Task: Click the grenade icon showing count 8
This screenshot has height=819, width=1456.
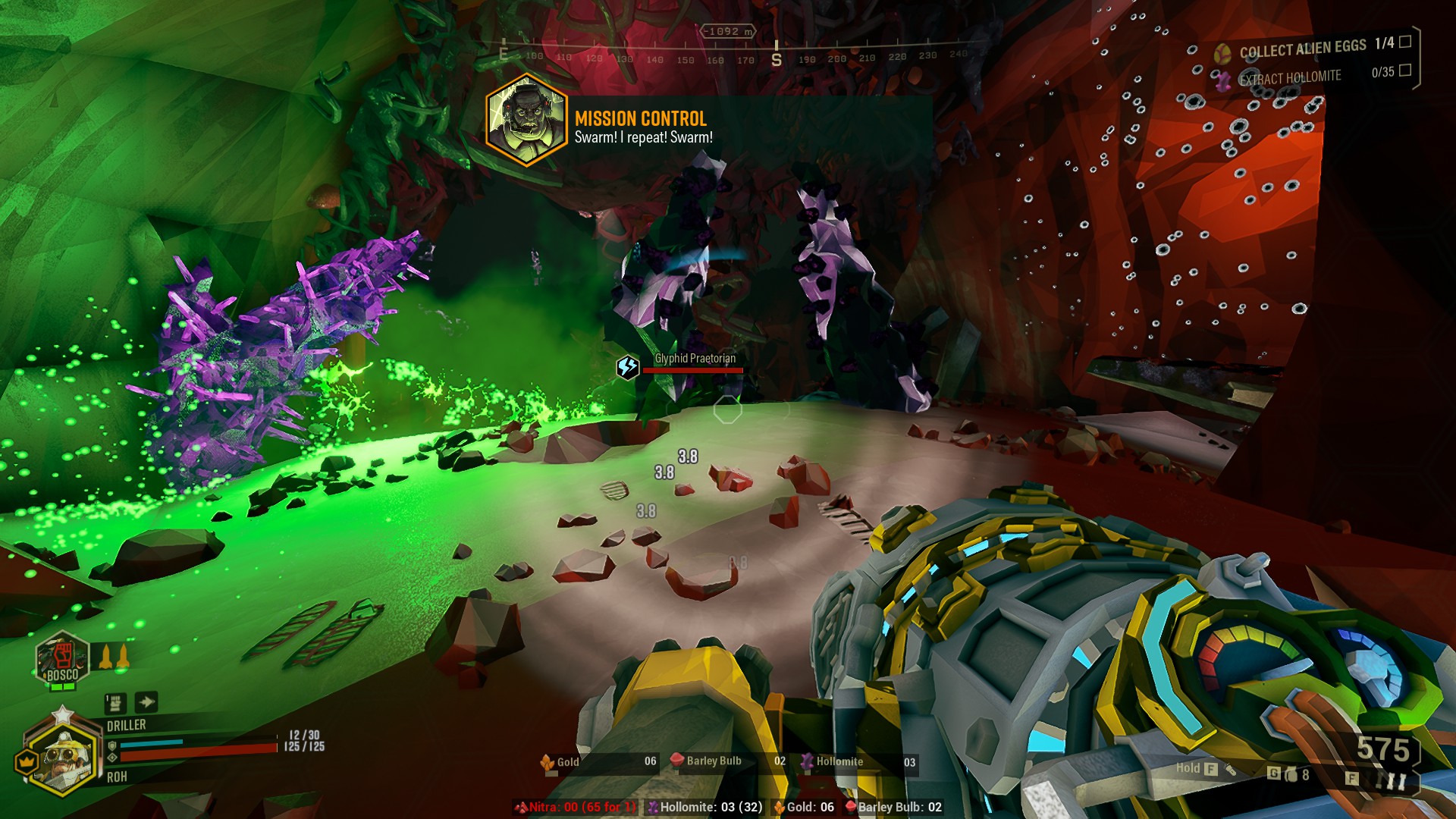Action: pyautogui.click(x=1290, y=774)
